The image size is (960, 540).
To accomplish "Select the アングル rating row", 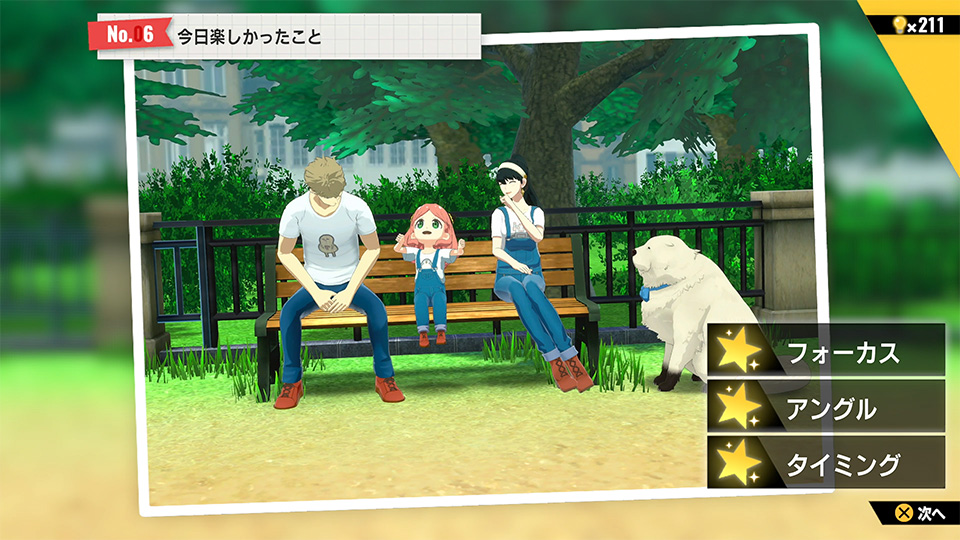I will click(x=826, y=407).
